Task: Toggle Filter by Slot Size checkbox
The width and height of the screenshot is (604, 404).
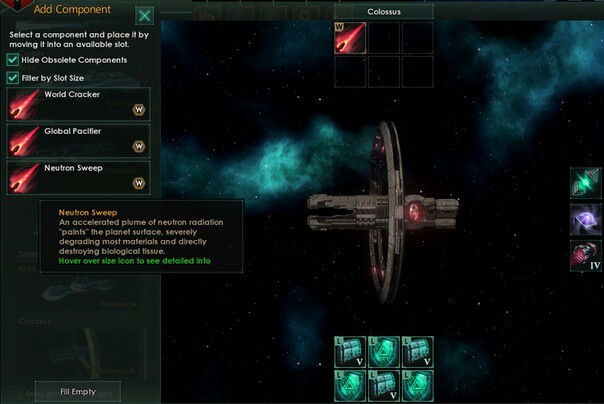Action: click(13, 77)
